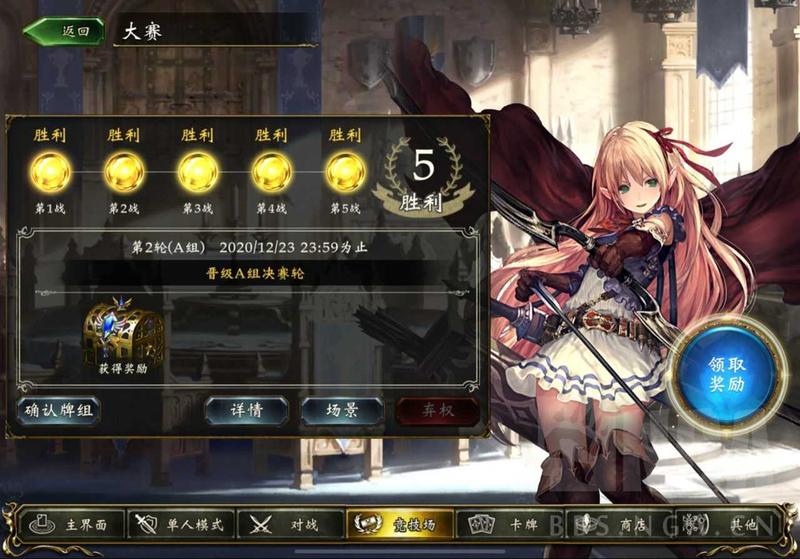Click the 获得奖励 treasure chest

124,332
